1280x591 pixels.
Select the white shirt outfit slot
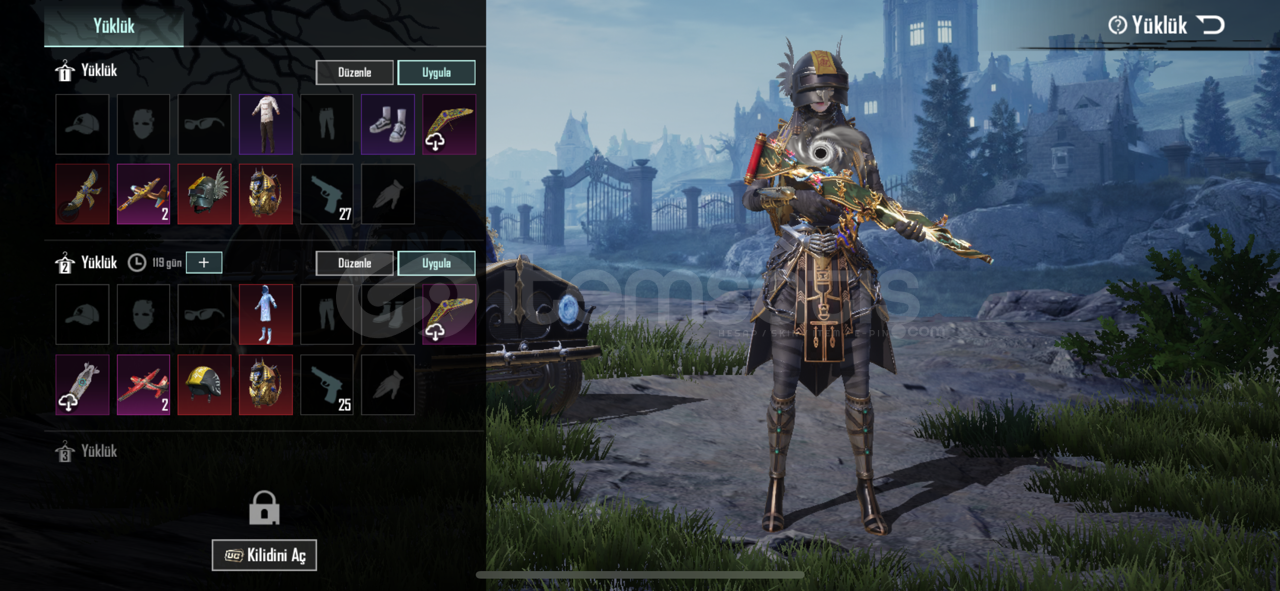coord(266,124)
